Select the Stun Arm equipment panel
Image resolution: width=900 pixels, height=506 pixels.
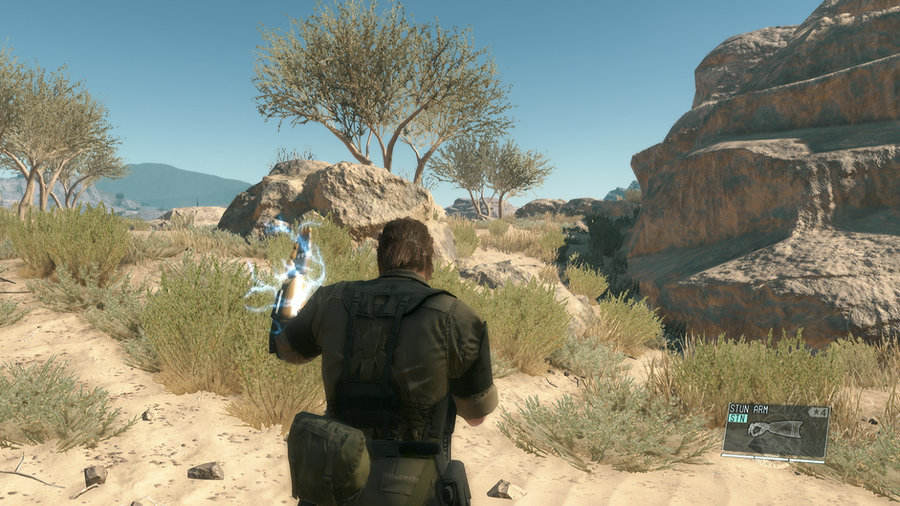tap(776, 430)
